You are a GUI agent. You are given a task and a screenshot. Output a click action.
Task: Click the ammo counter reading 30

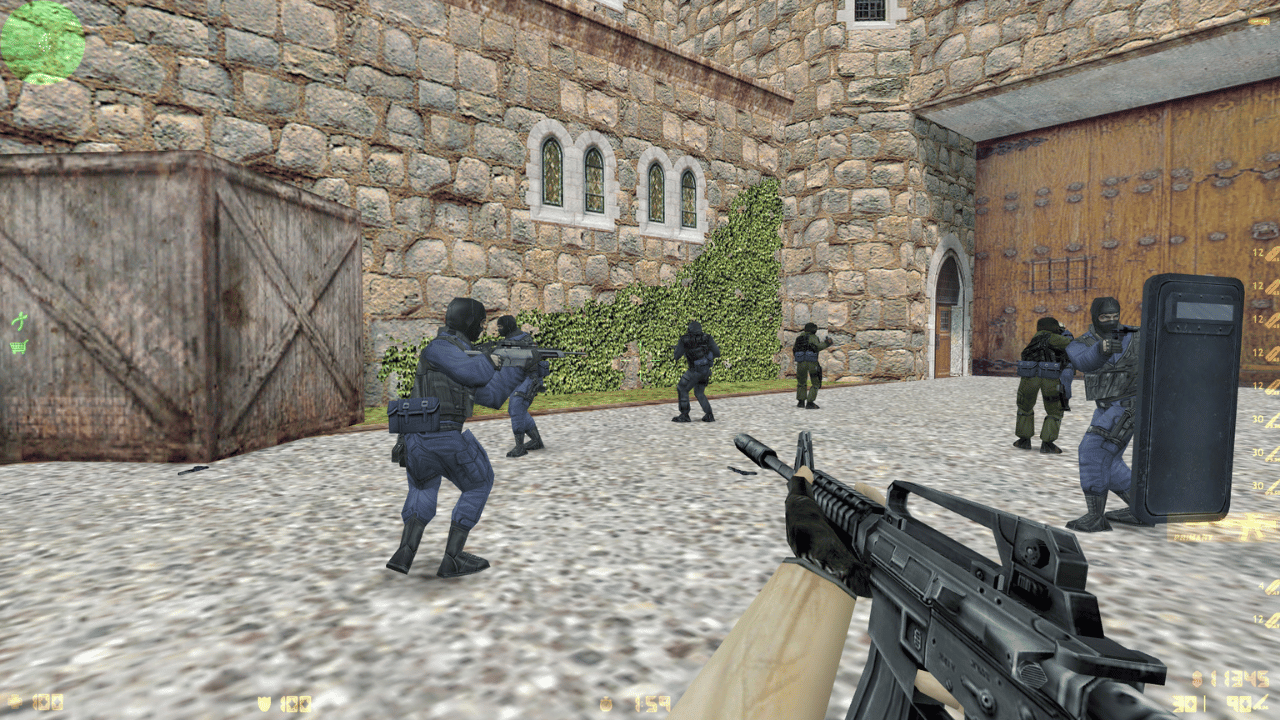coord(1184,703)
